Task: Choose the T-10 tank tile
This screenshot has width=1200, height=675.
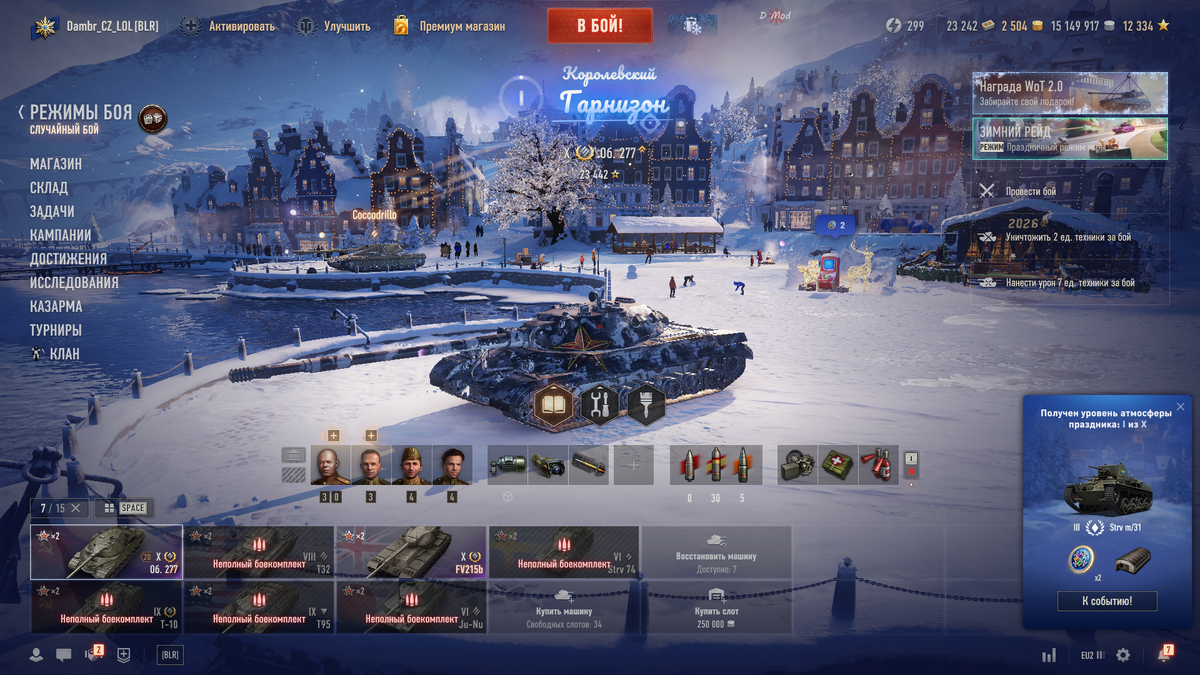Action: coord(106,609)
